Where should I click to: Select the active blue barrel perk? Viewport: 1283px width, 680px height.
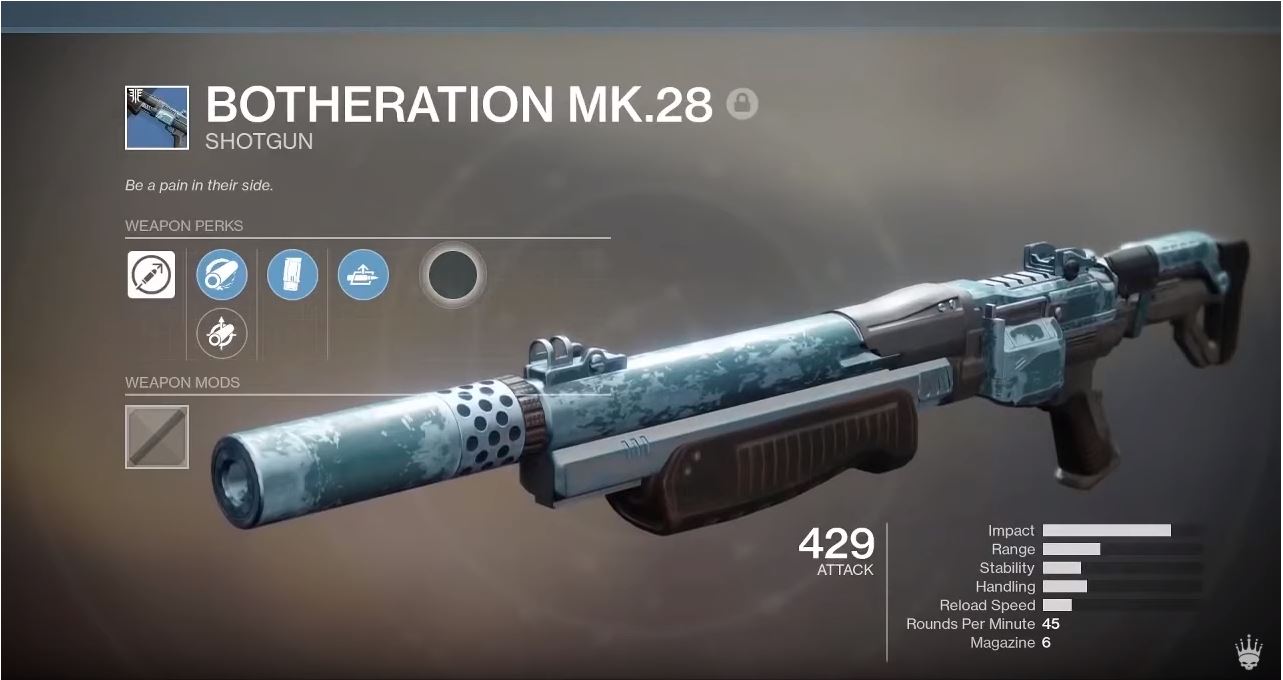coord(222,274)
